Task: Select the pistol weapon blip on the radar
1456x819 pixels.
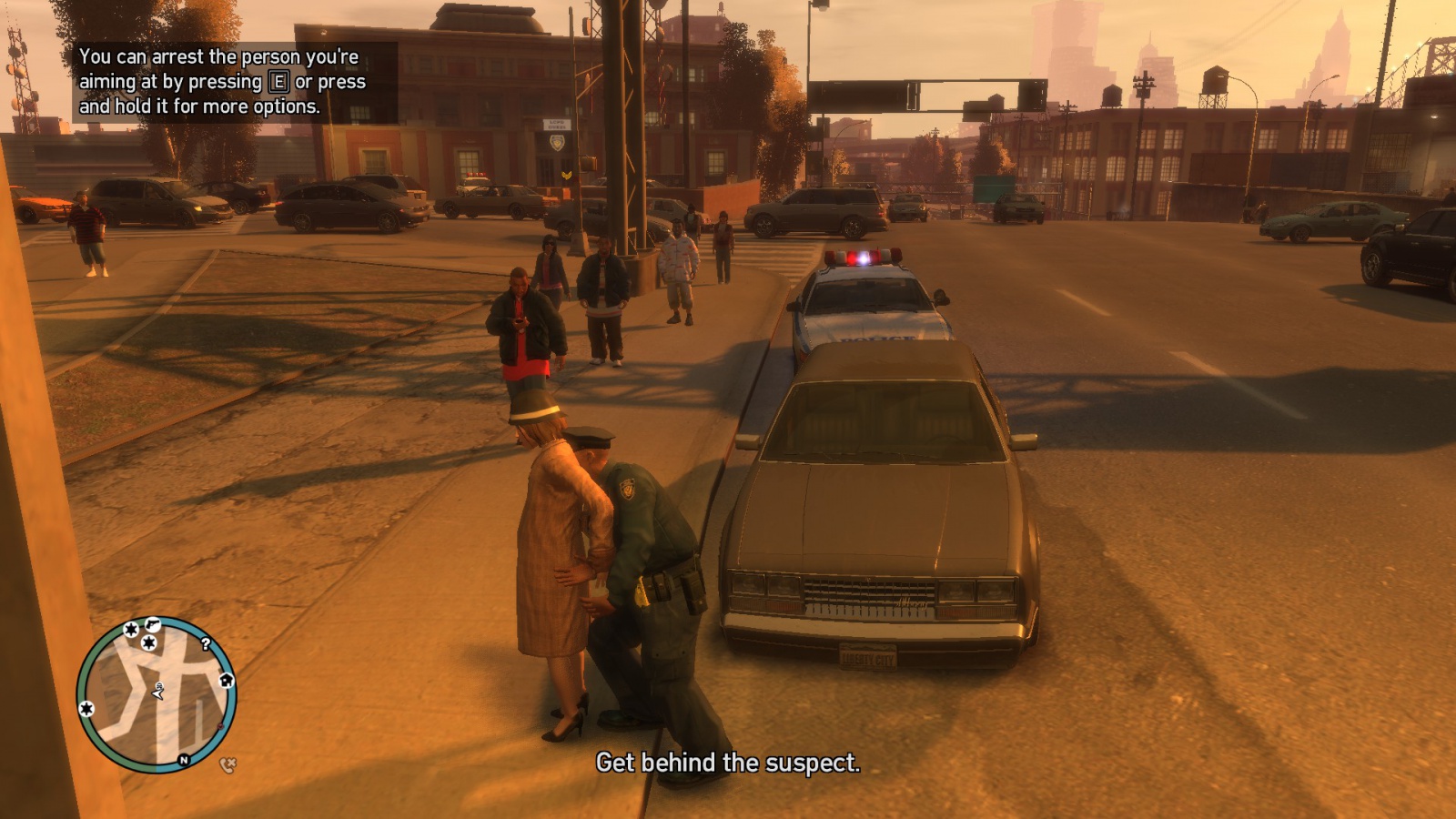Action: pyautogui.click(x=153, y=624)
